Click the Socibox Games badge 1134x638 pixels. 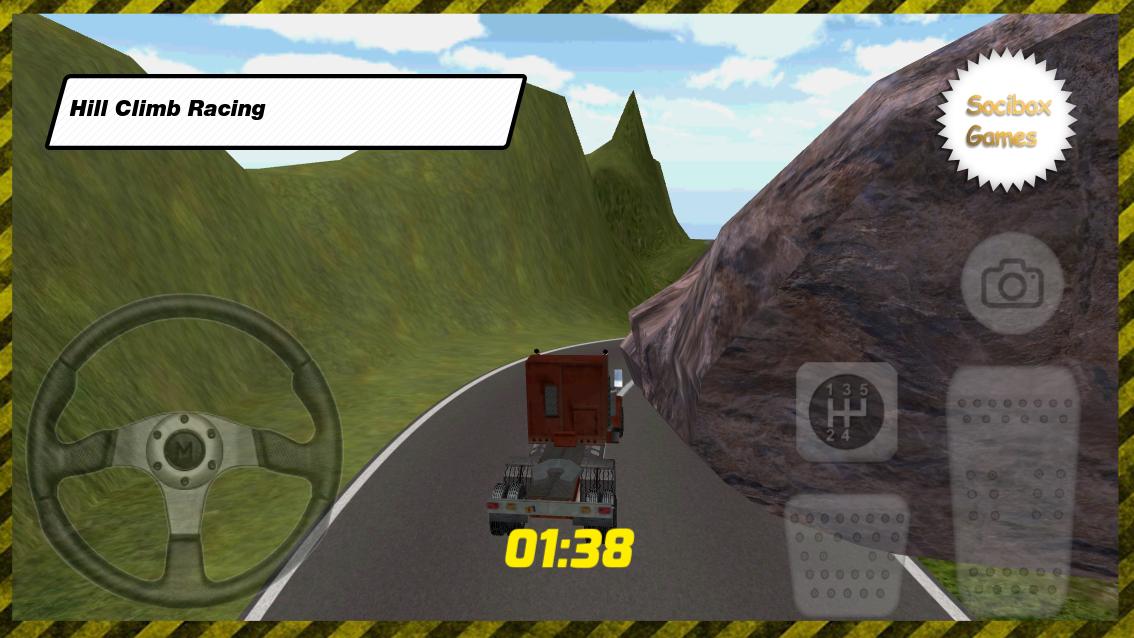(x=1006, y=121)
